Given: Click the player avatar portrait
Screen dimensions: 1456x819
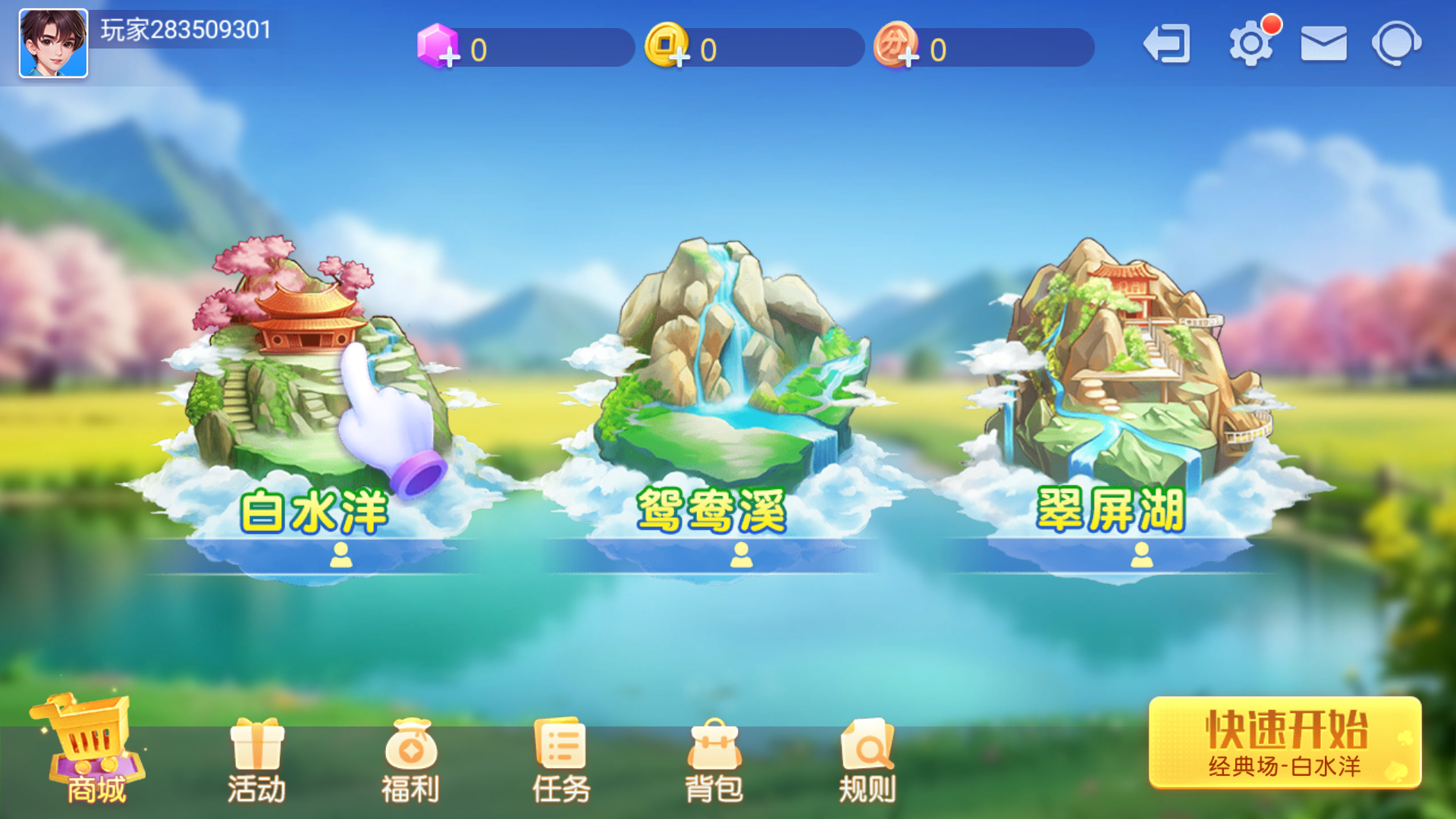Looking at the screenshot, I should 53,42.
